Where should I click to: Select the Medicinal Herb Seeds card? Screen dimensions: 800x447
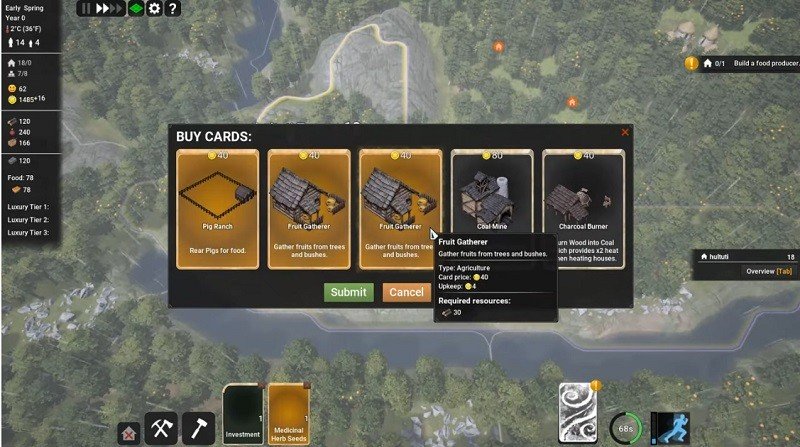288,414
